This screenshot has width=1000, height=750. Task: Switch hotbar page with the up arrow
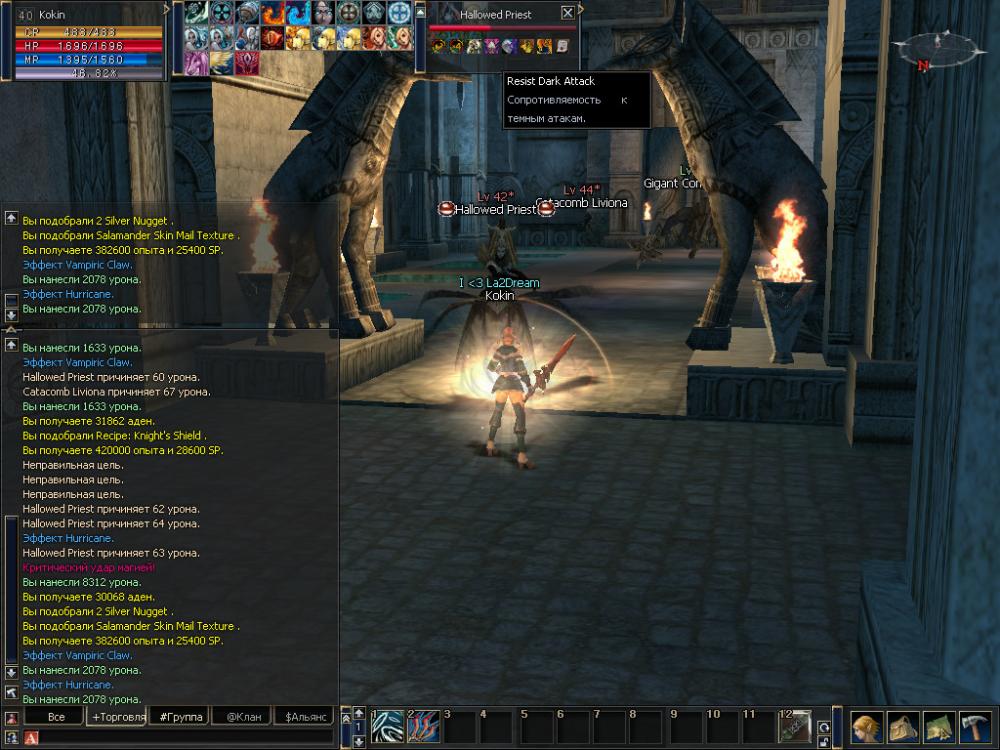click(358, 713)
